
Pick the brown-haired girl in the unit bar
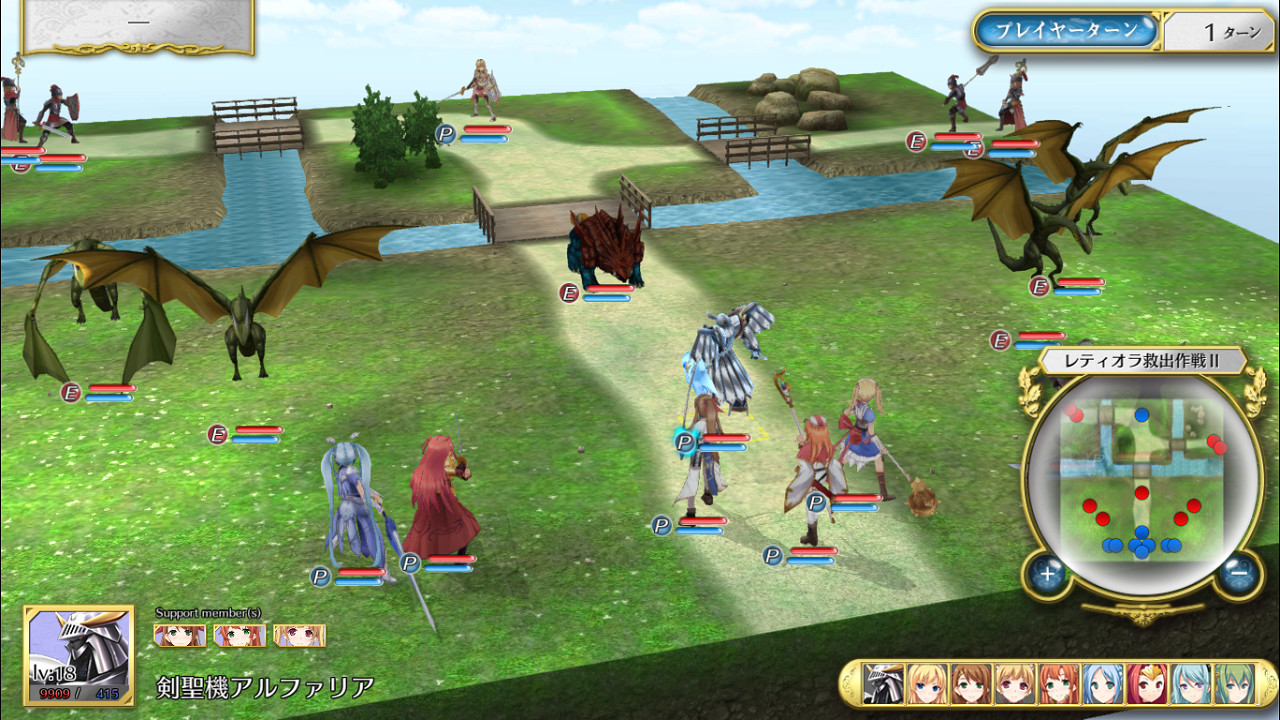[971, 684]
